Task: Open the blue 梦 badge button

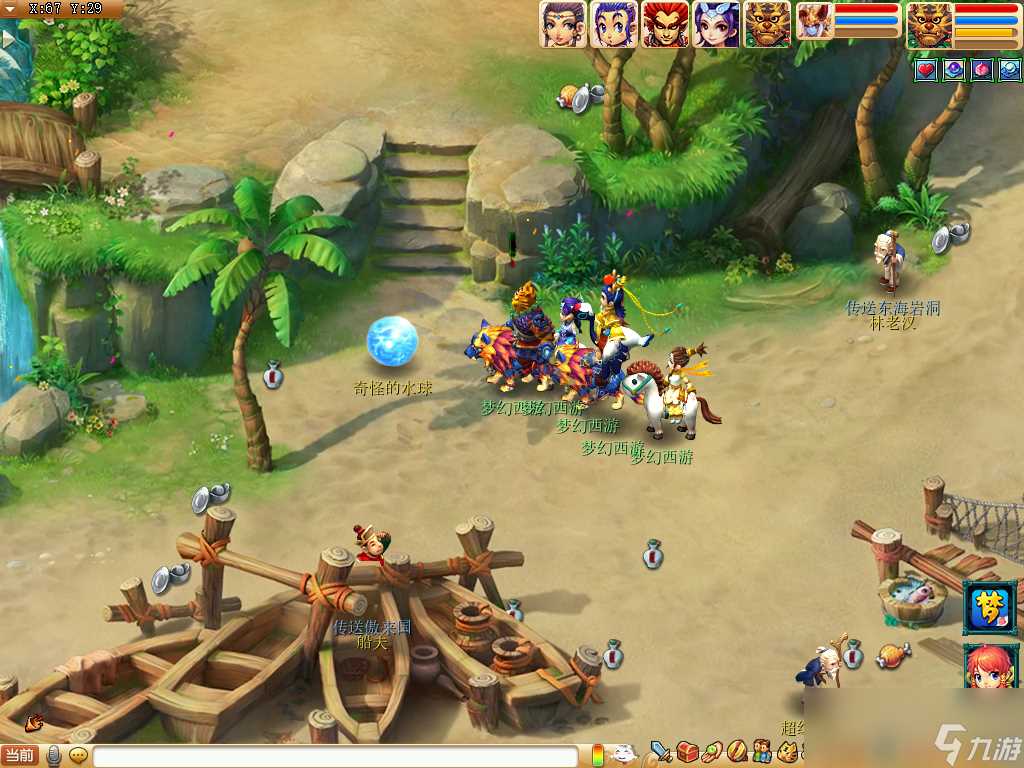Action: [x=990, y=607]
